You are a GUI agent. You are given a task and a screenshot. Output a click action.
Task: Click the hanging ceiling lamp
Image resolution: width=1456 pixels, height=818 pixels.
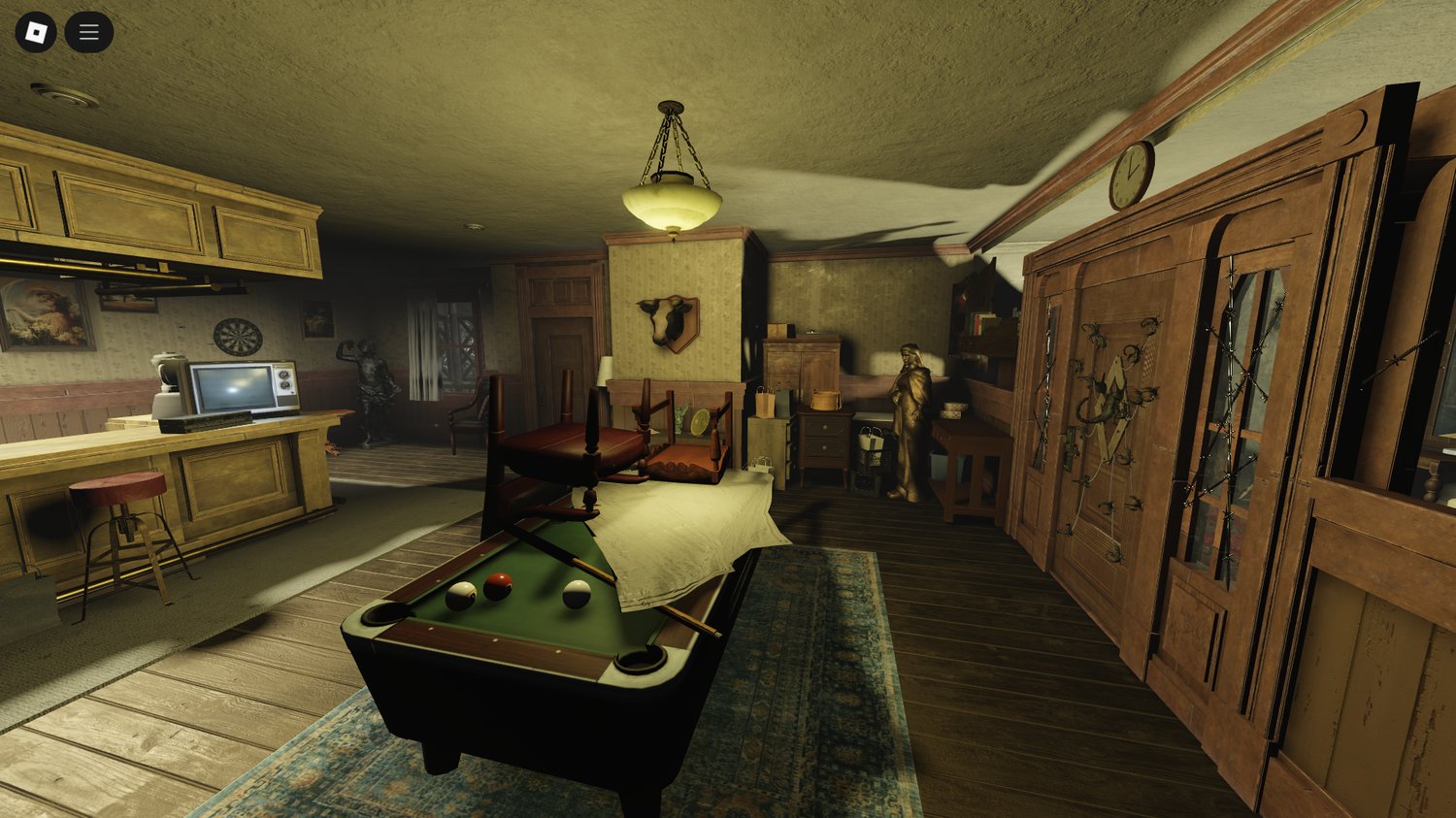point(670,204)
